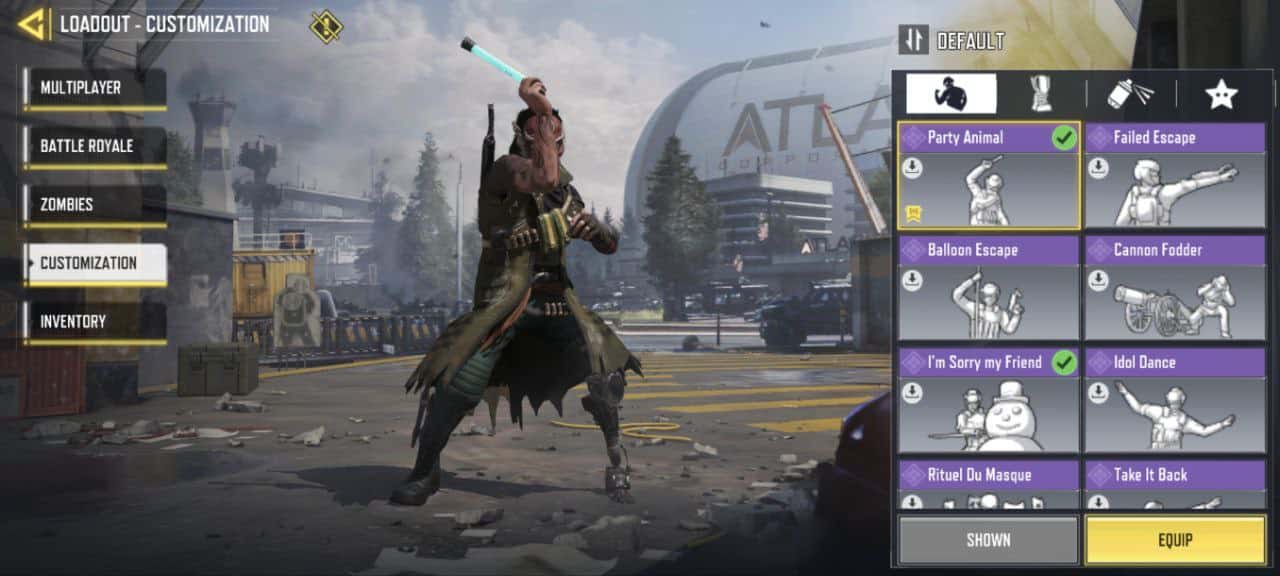
Task: Switch to the glove tab
Action: (1040, 94)
